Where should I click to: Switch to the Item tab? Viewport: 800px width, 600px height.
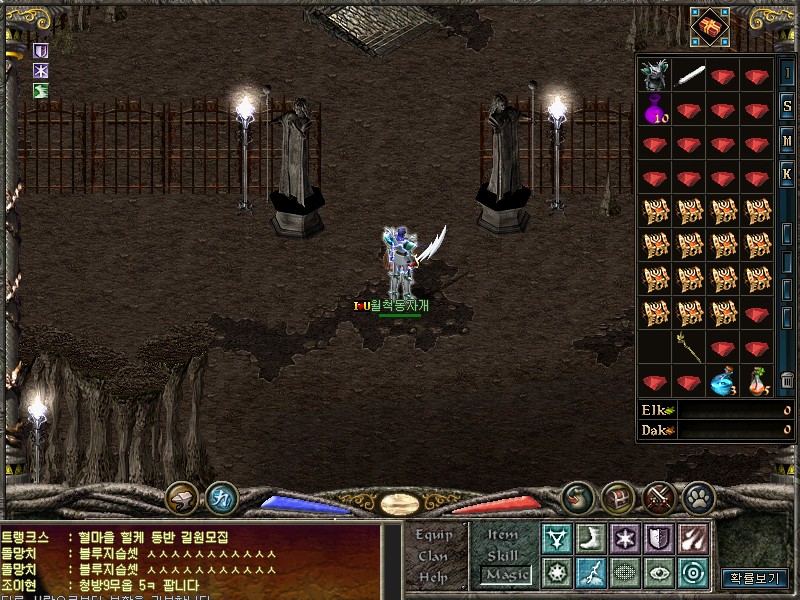point(503,535)
